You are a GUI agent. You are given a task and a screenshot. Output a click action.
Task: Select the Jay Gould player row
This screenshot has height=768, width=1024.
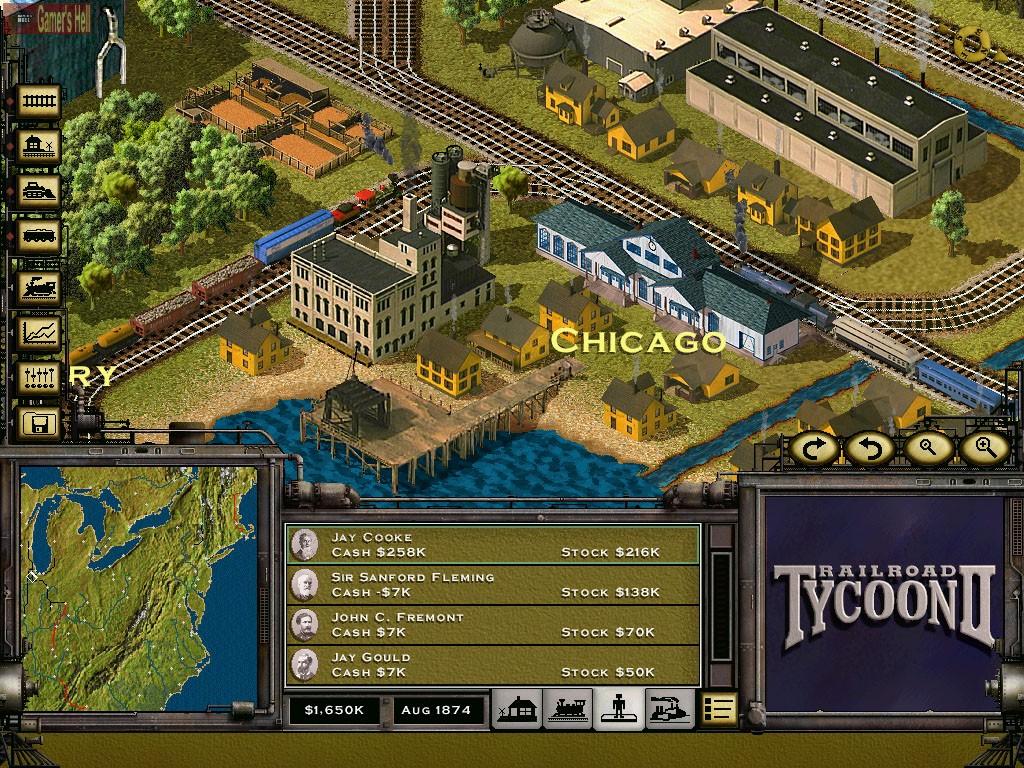tap(492, 665)
